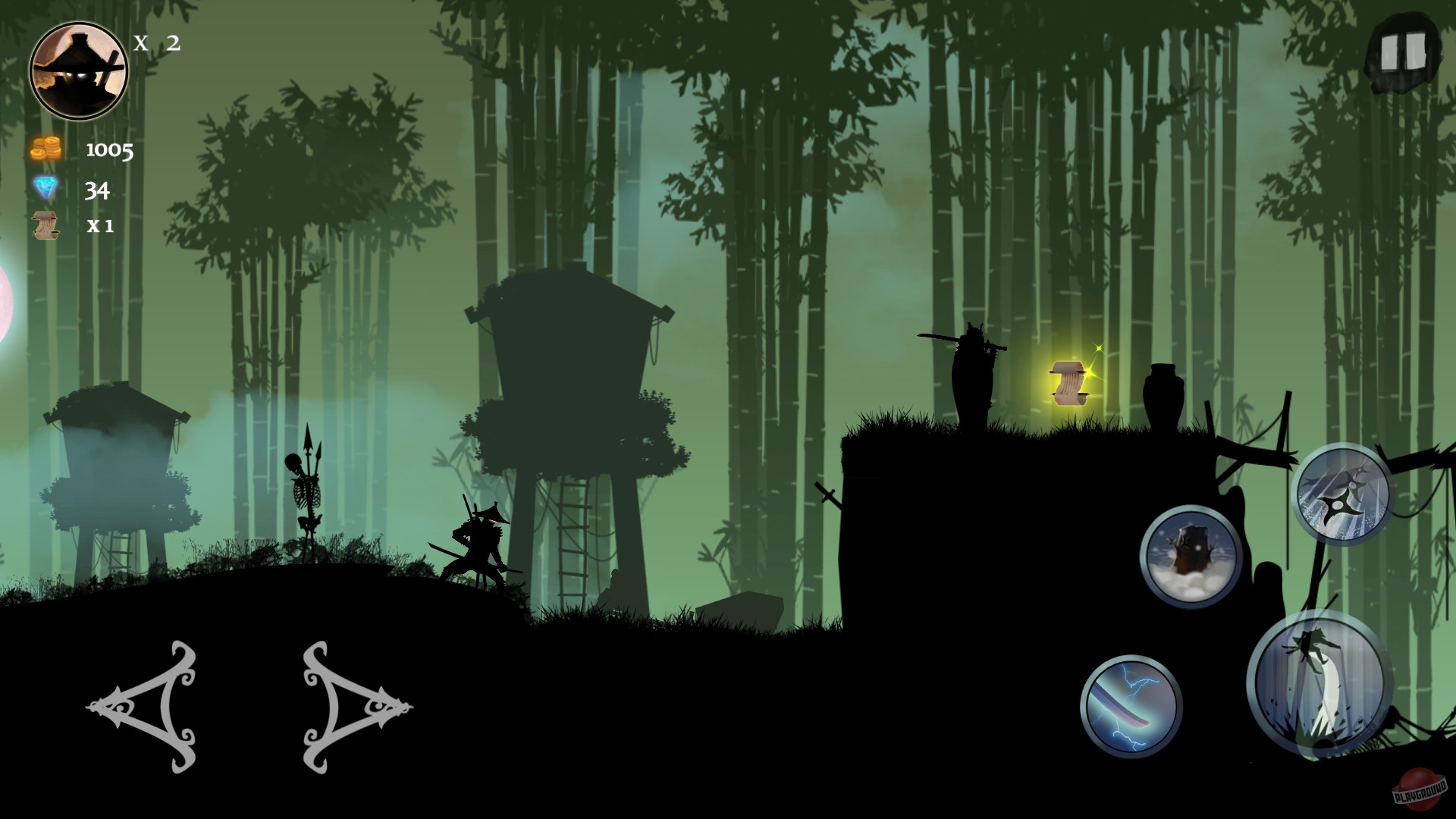Open the ninja character portrait showing x2 lives
The width and height of the screenshot is (1456, 819).
[x=79, y=68]
